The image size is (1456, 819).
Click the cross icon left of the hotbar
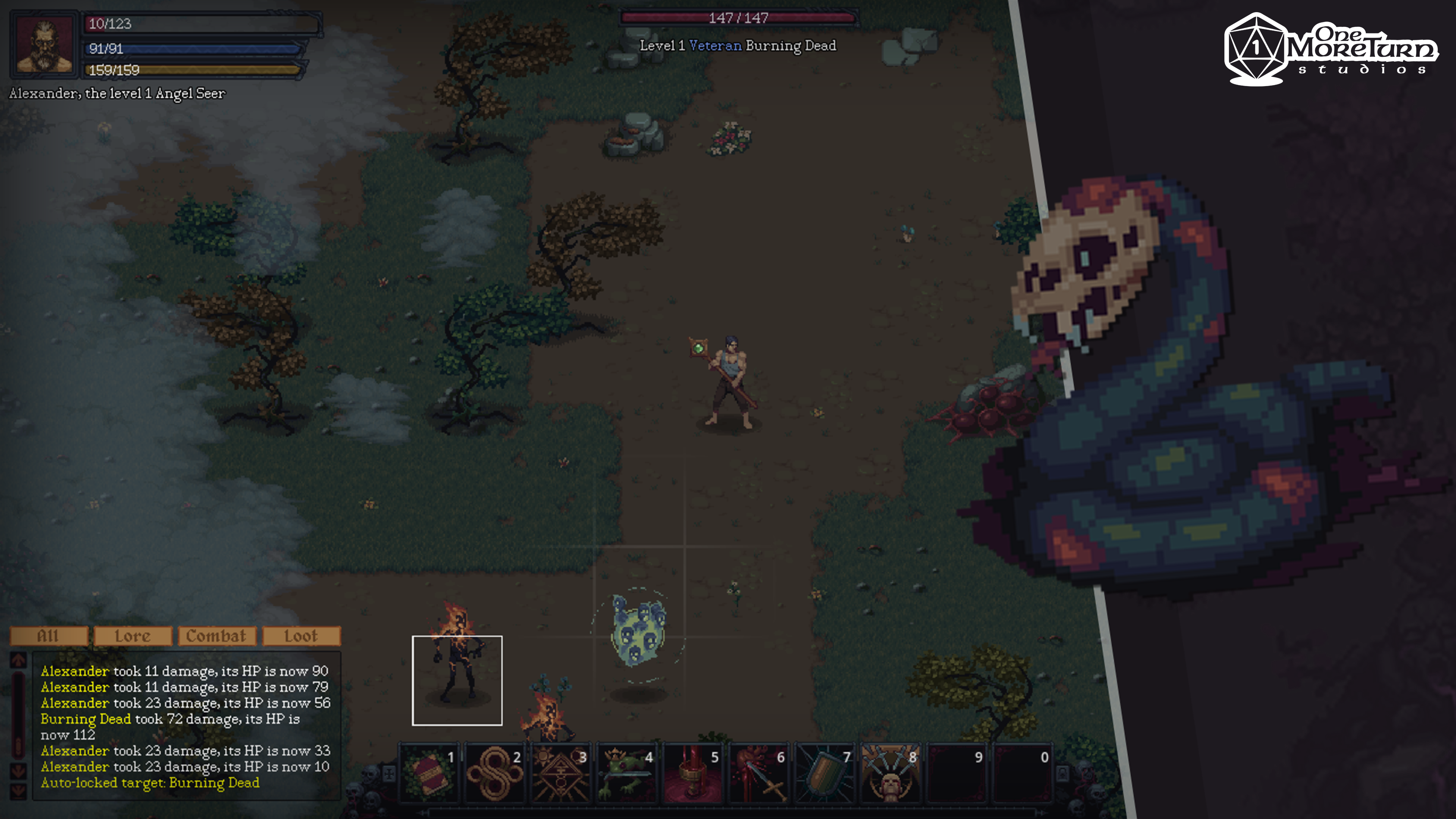tap(389, 773)
